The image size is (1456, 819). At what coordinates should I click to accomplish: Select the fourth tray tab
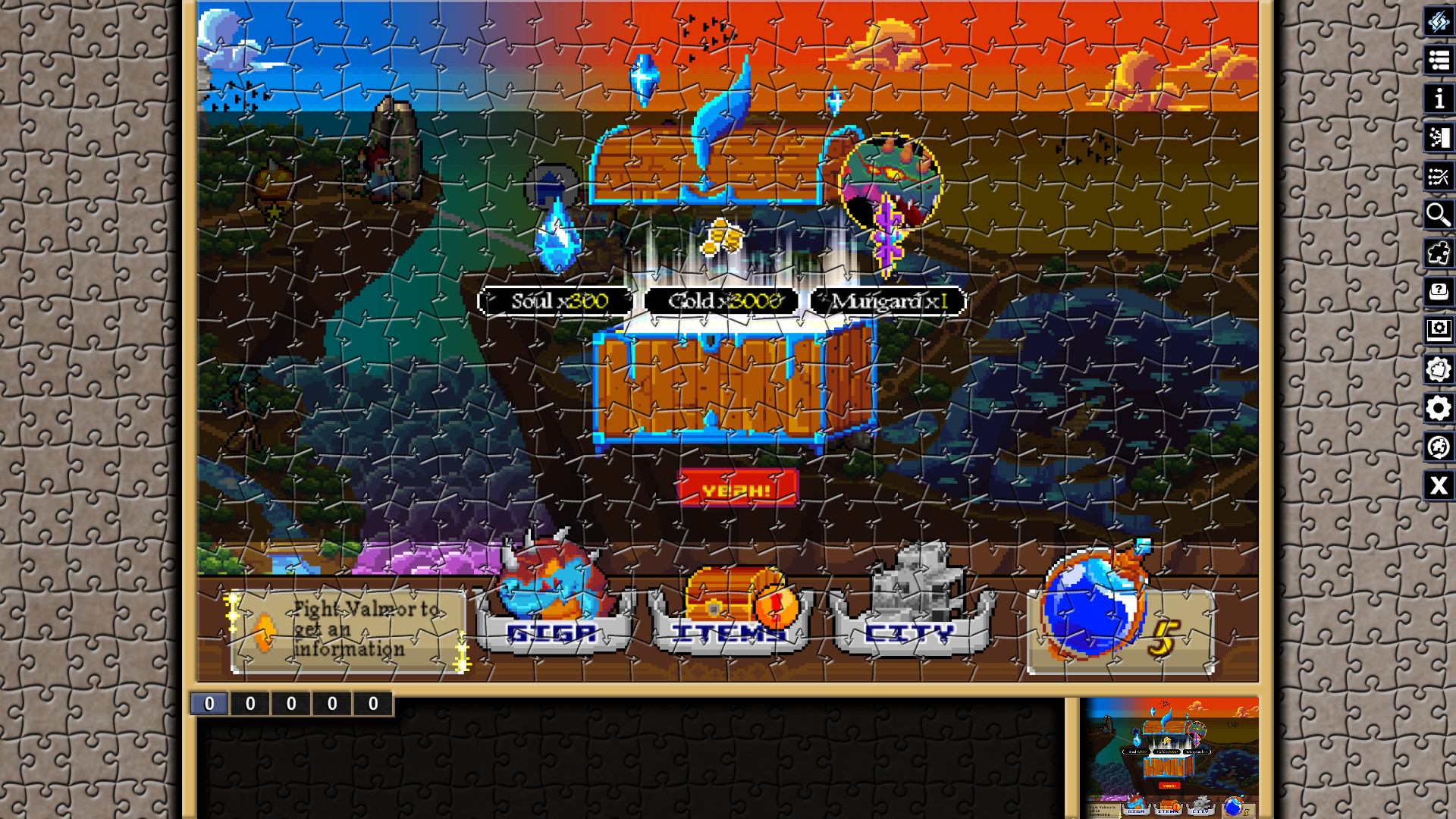[330, 703]
